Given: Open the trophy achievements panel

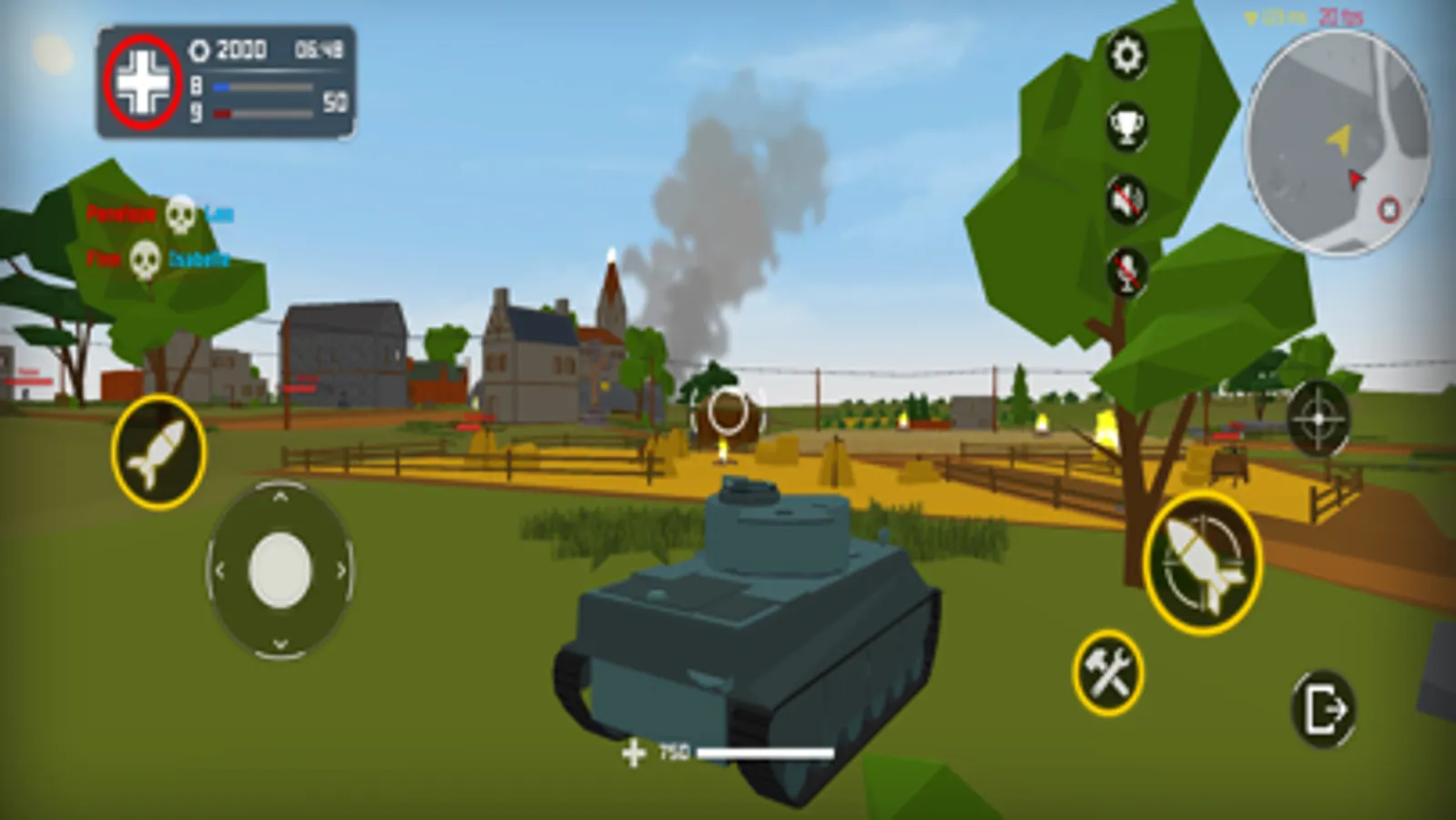Looking at the screenshot, I should 1125,128.
